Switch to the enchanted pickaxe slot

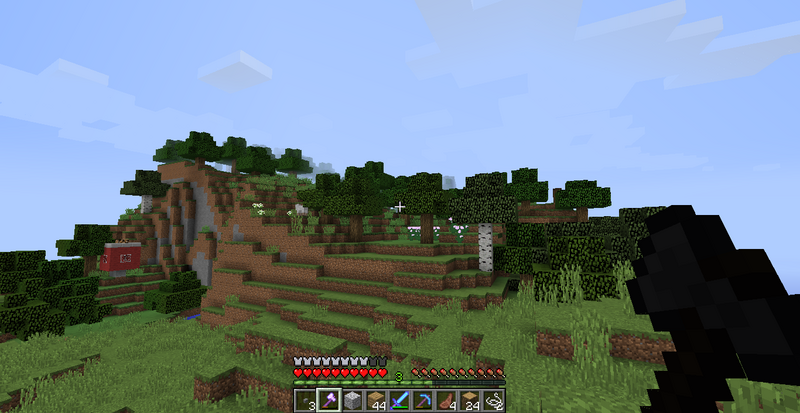point(422,401)
